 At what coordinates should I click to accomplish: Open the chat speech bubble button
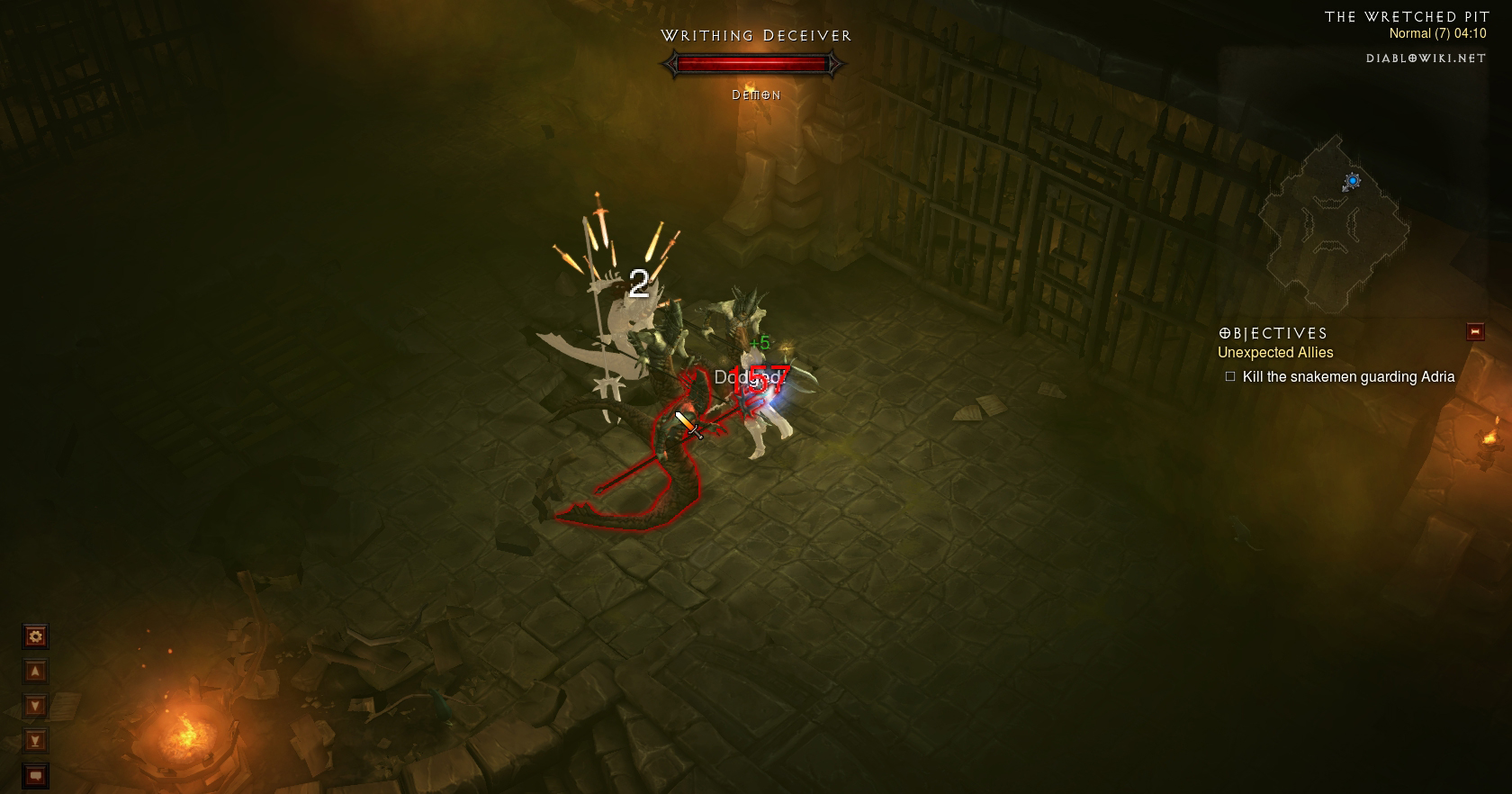click(35, 775)
